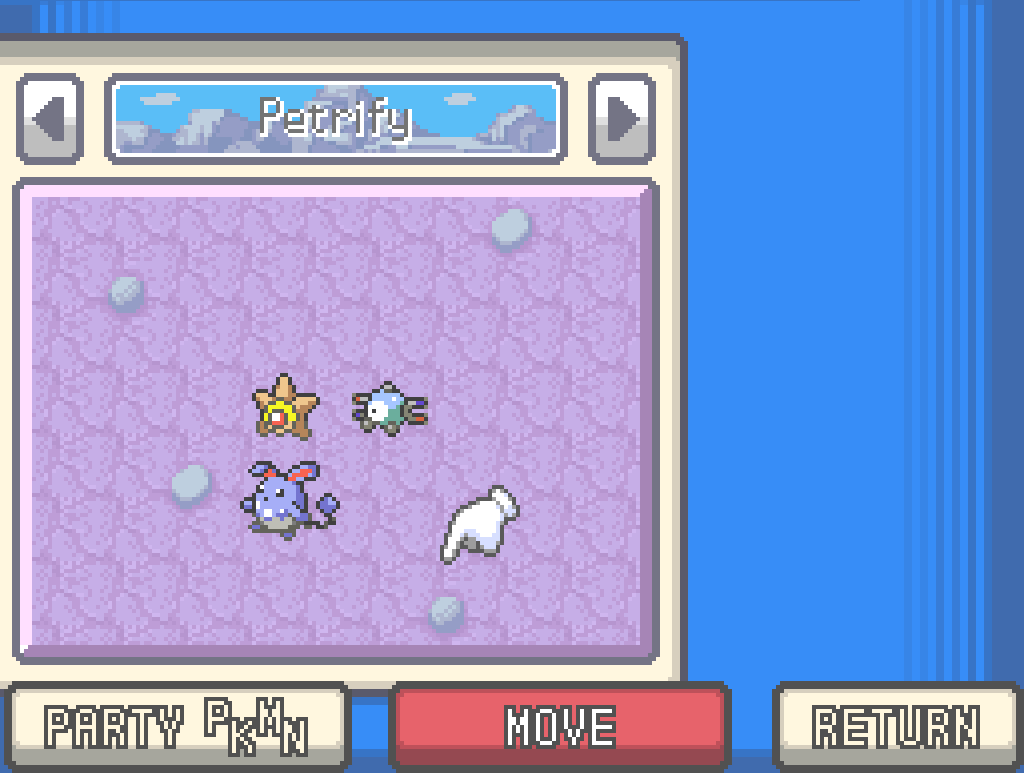
Task: Click the Petrify box name header
Action: click(x=335, y=120)
